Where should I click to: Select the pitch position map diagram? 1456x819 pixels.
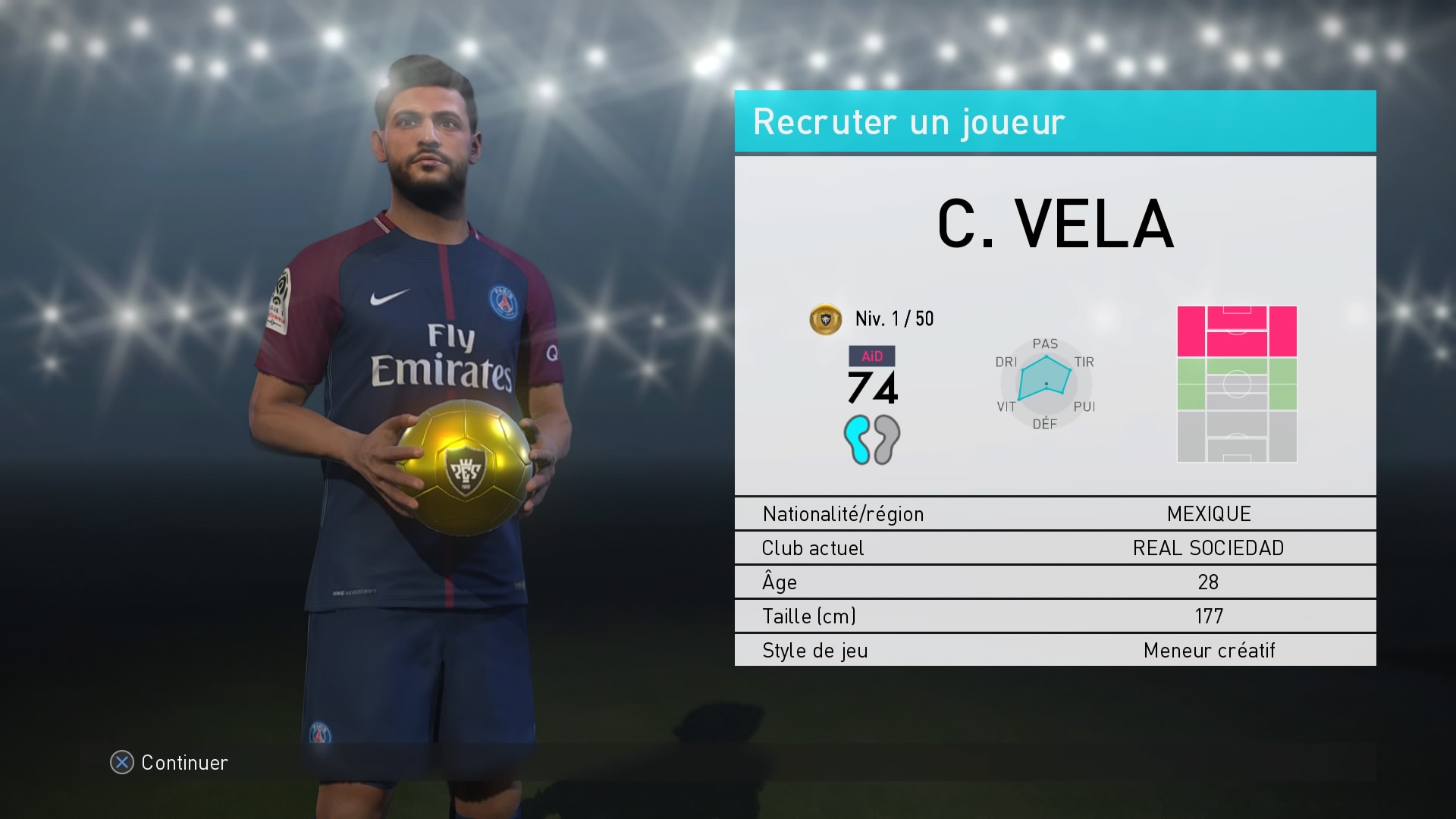click(1237, 384)
